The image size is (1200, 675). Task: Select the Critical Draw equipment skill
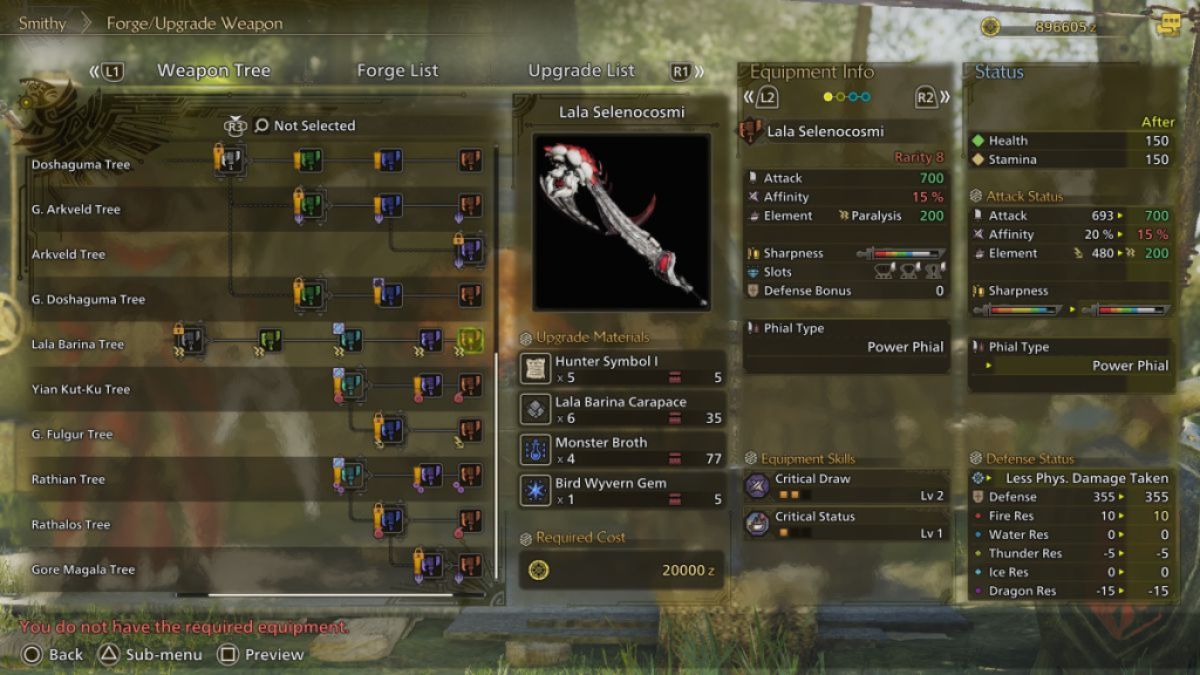[x=844, y=486]
